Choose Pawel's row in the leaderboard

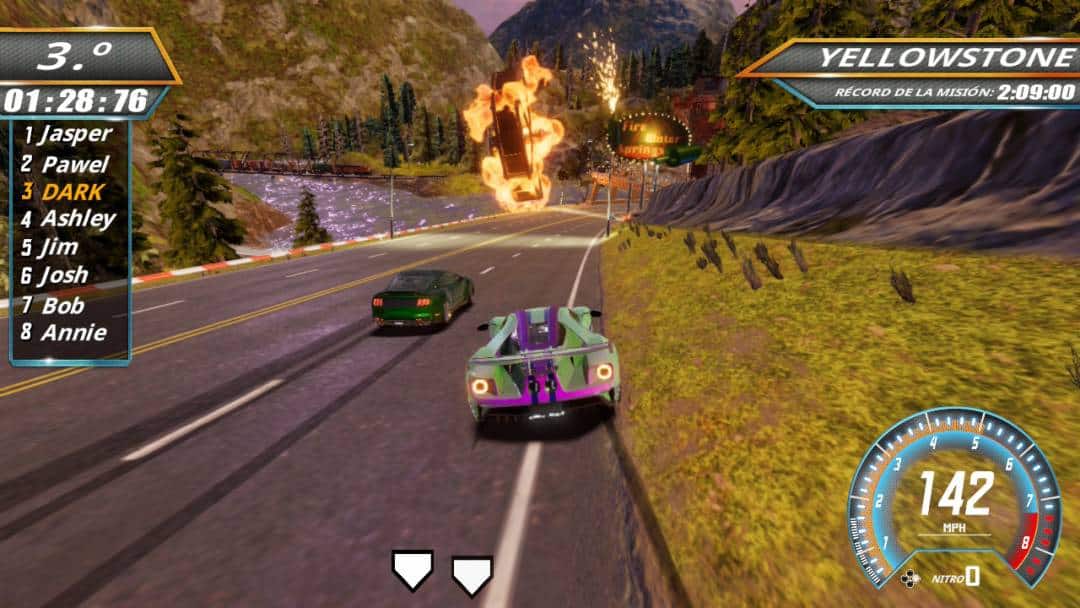pos(68,162)
